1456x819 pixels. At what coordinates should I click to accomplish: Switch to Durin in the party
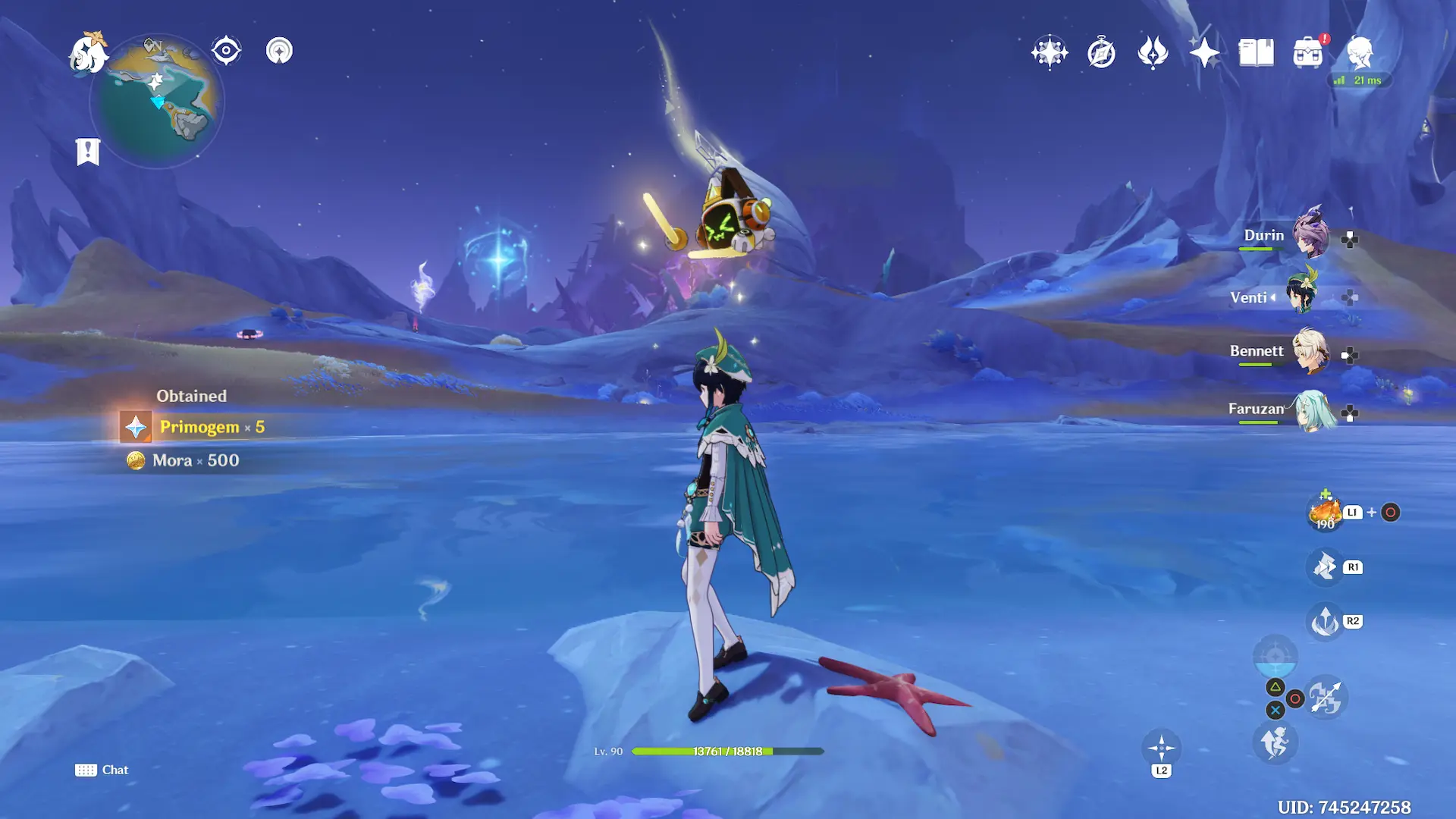1310,236
